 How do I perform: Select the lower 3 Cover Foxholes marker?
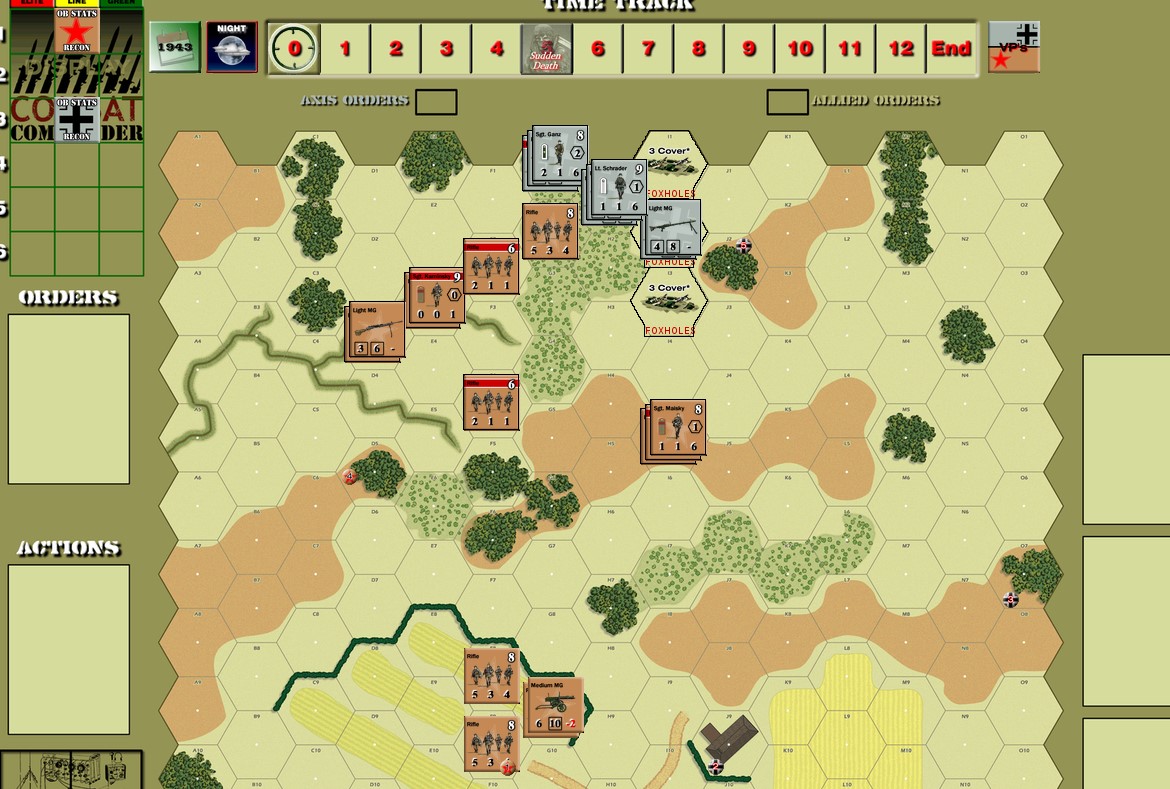669,304
